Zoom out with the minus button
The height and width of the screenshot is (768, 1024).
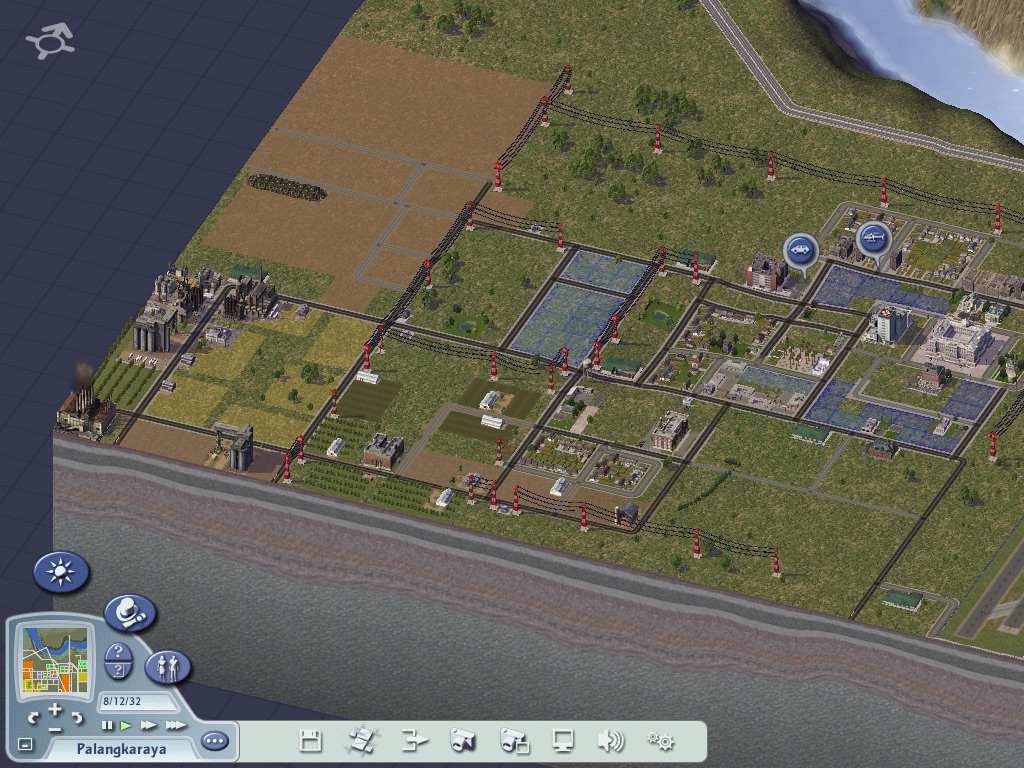(x=55, y=729)
